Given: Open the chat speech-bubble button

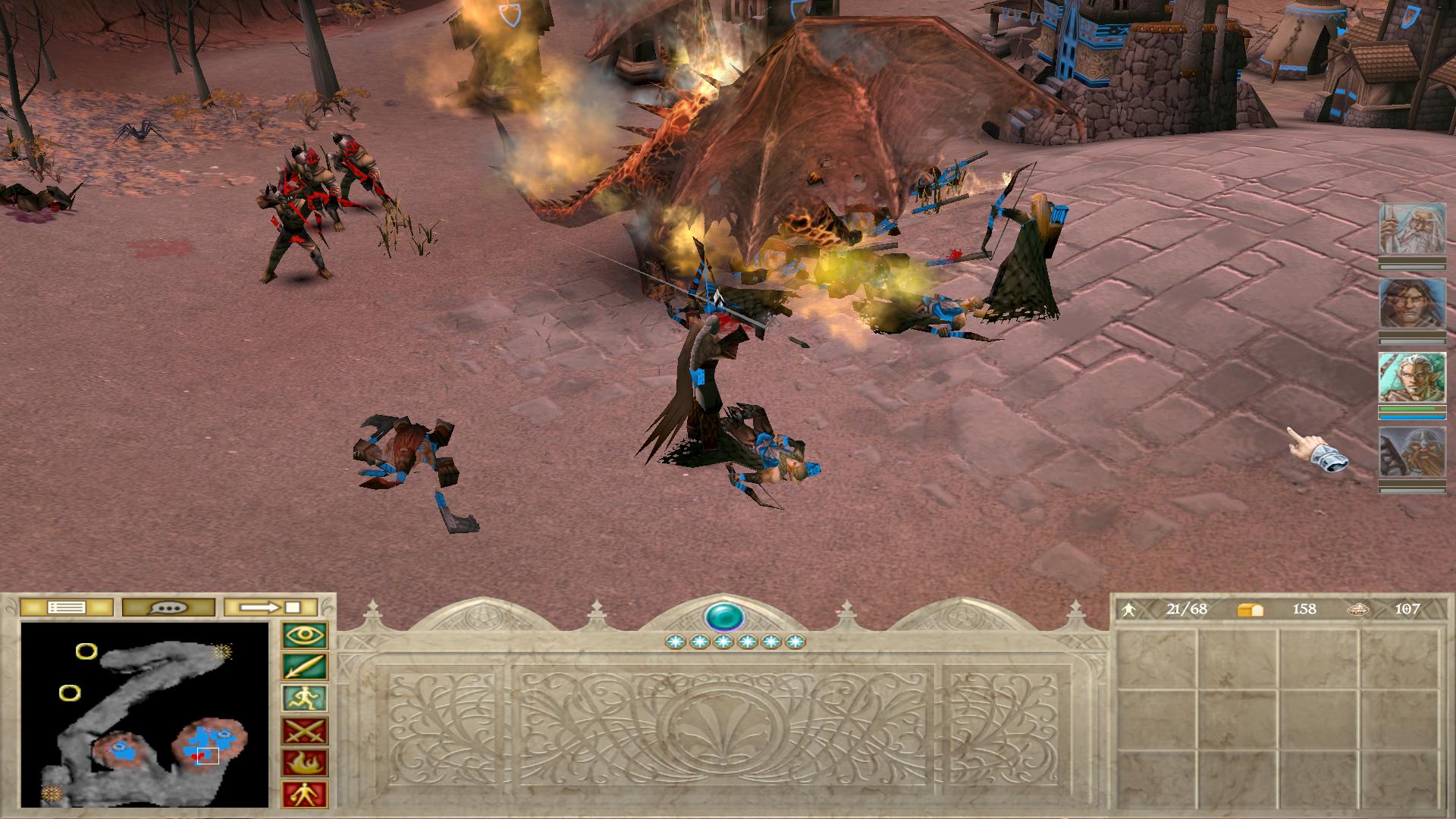Looking at the screenshot, I should click(168, 607).
